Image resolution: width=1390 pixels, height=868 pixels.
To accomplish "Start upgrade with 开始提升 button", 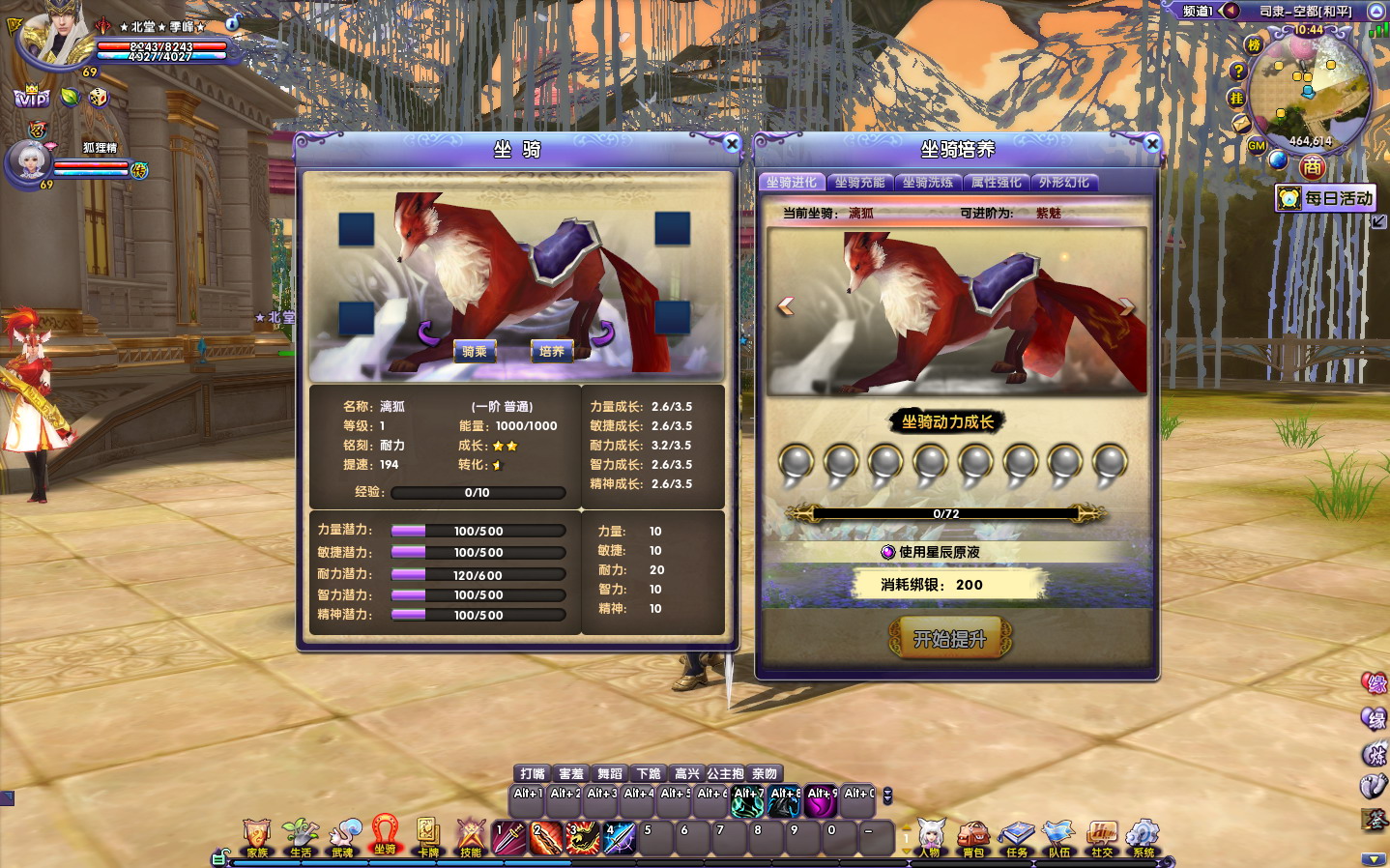I will [949, 639].
